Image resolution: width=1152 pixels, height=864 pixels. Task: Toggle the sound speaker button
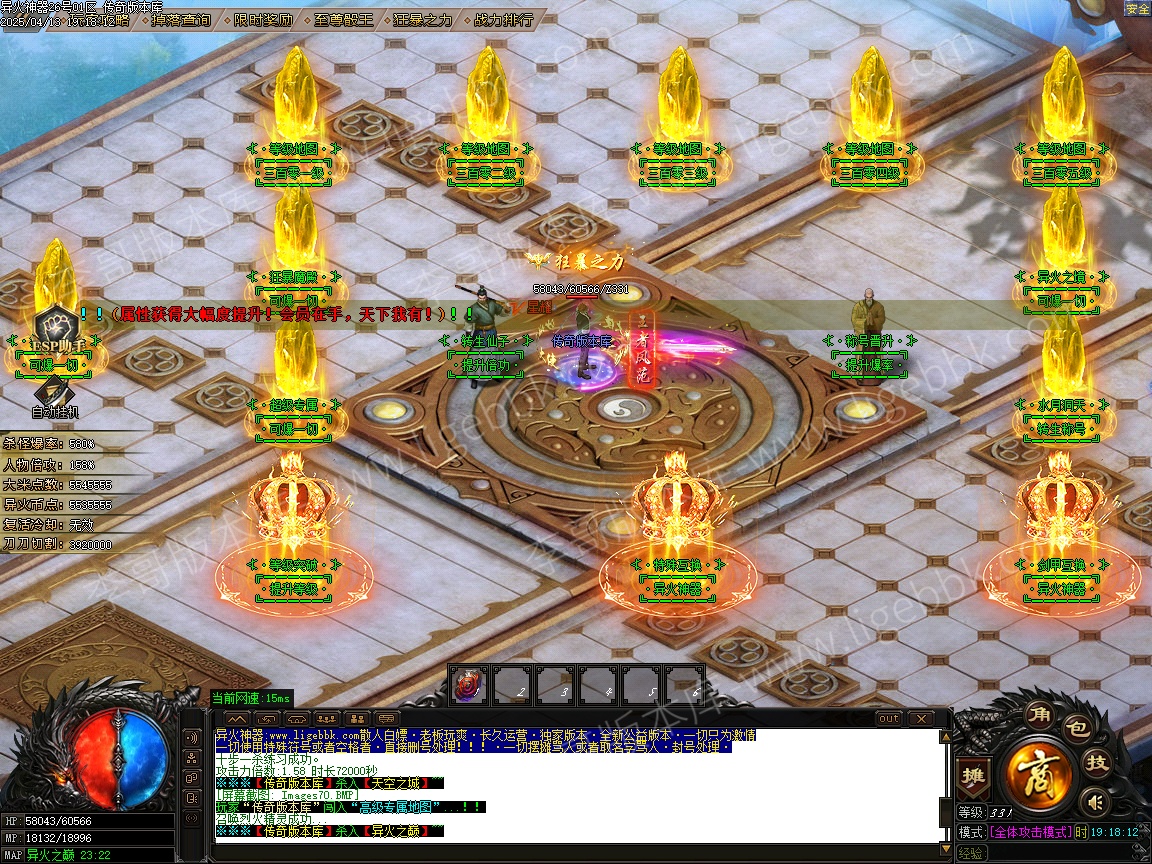click(x=1097, y=801)
